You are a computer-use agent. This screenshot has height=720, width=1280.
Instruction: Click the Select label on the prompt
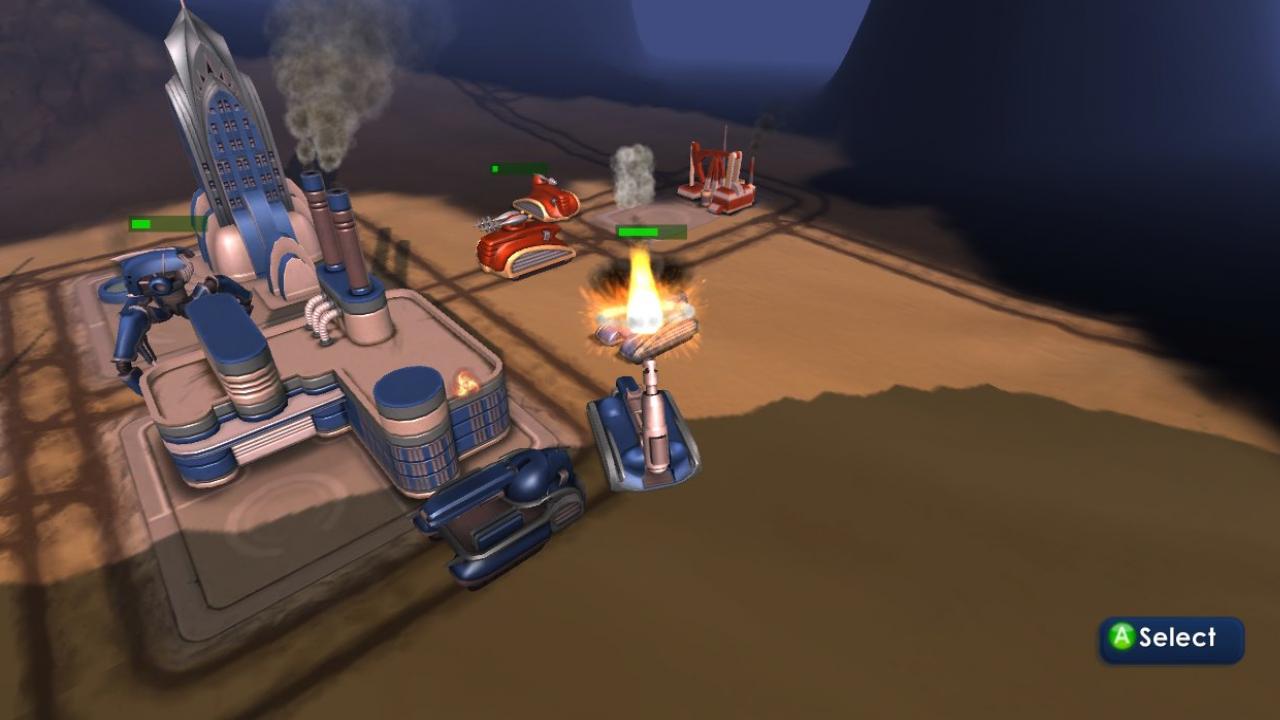click(x=1180, y=635)
